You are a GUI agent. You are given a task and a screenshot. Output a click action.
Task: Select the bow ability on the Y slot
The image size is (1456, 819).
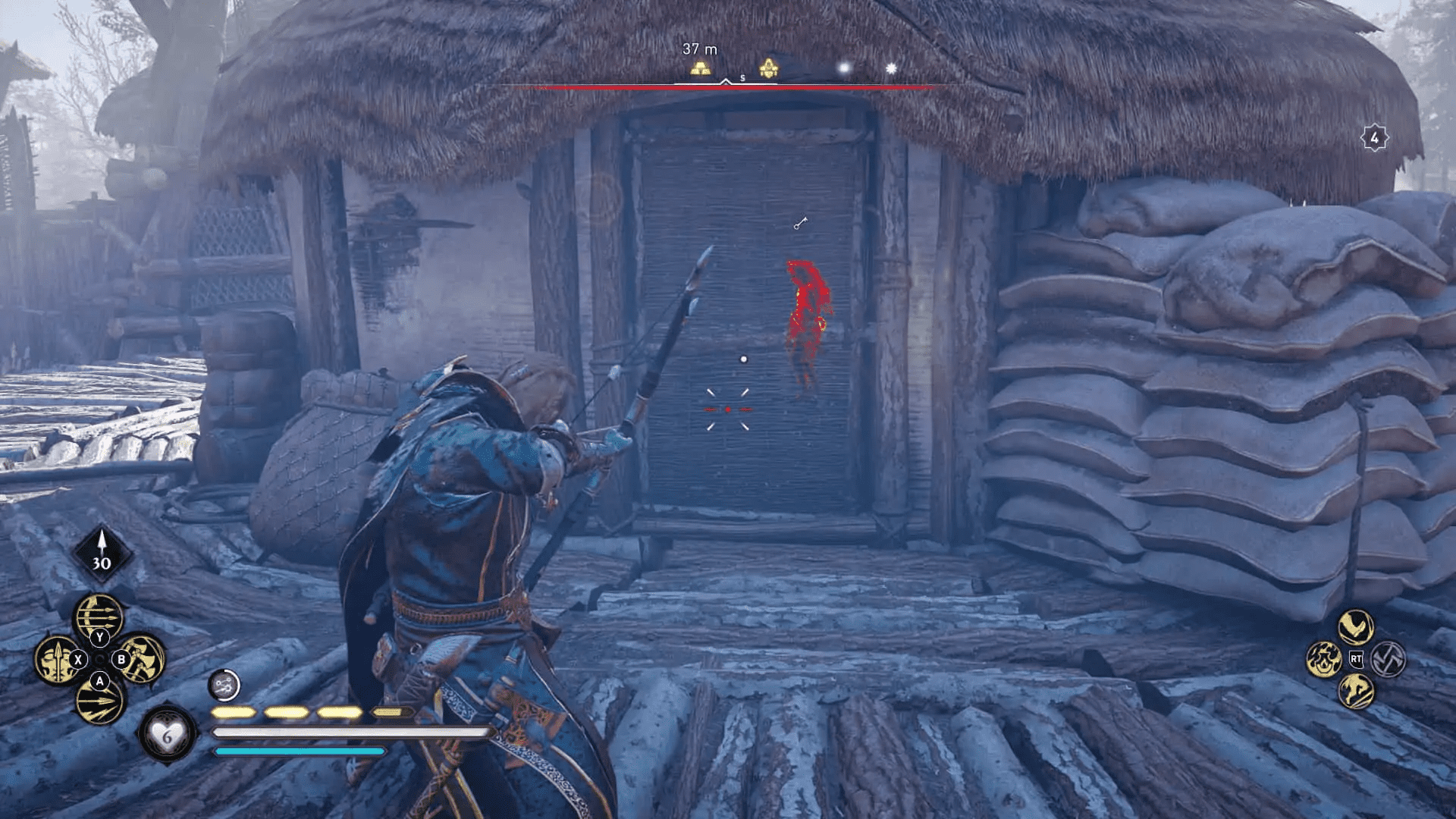pyautogui.click(x=99, y=616)
